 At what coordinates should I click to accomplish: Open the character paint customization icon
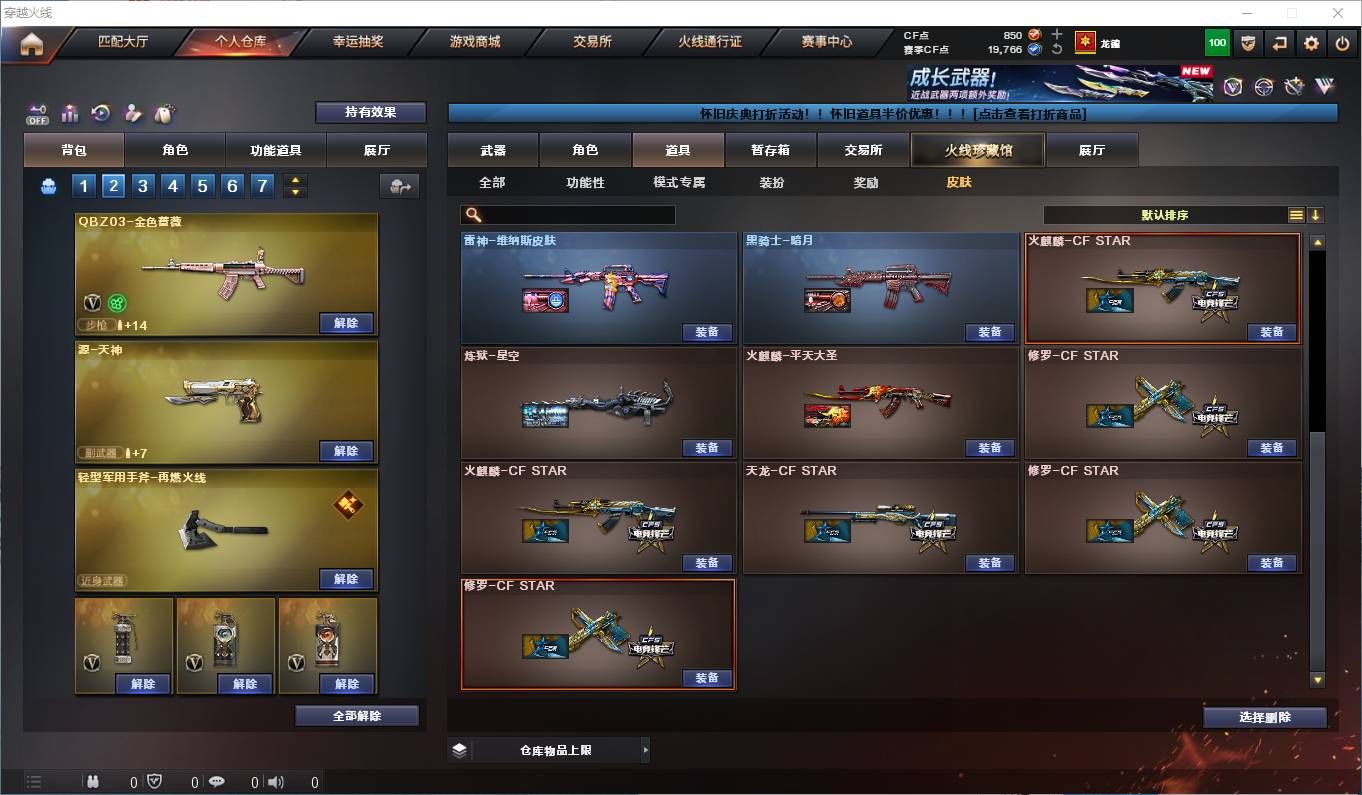(131, 113)
